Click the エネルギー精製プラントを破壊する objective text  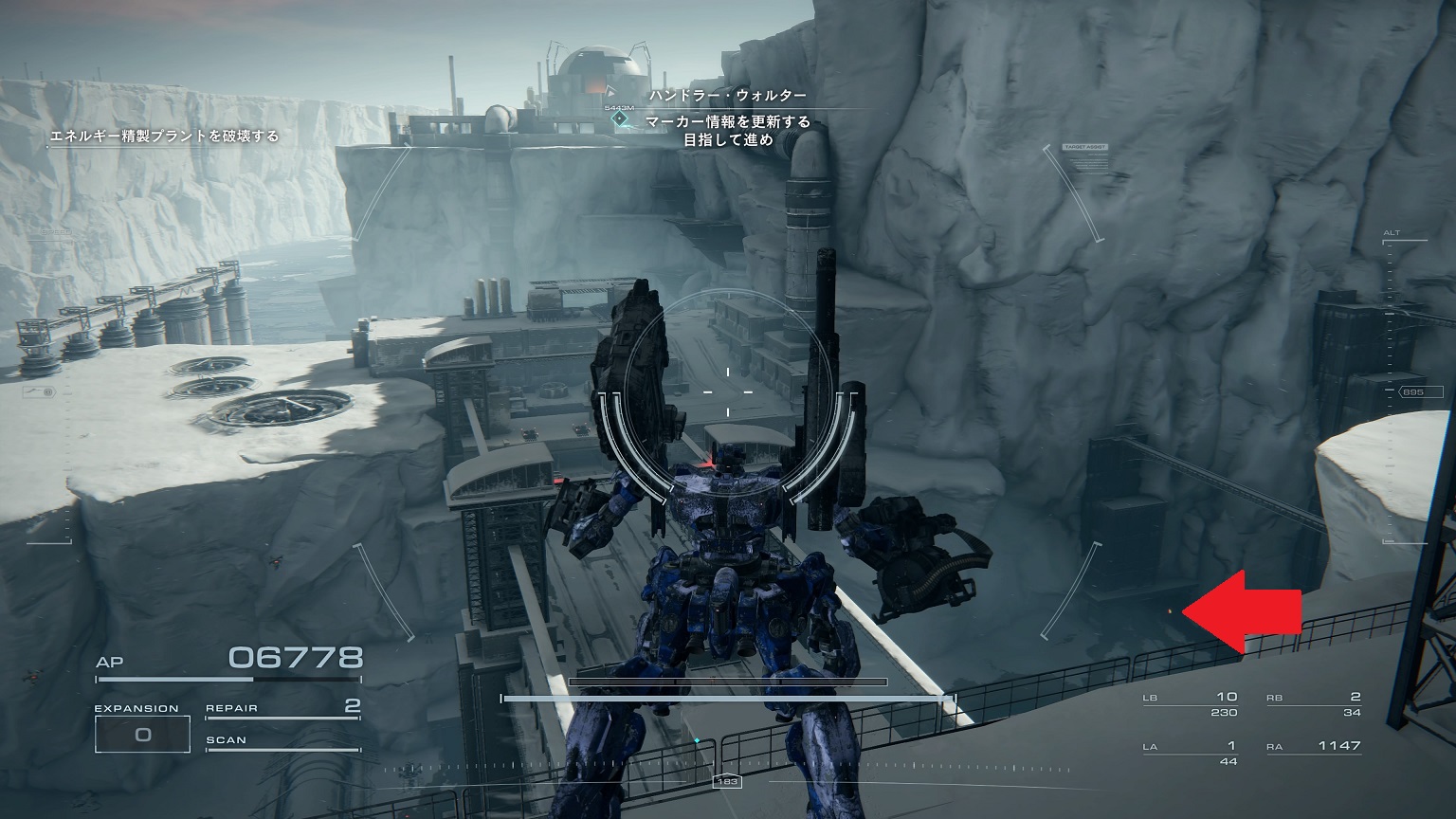pyautogui.click(x=165, y=137)
